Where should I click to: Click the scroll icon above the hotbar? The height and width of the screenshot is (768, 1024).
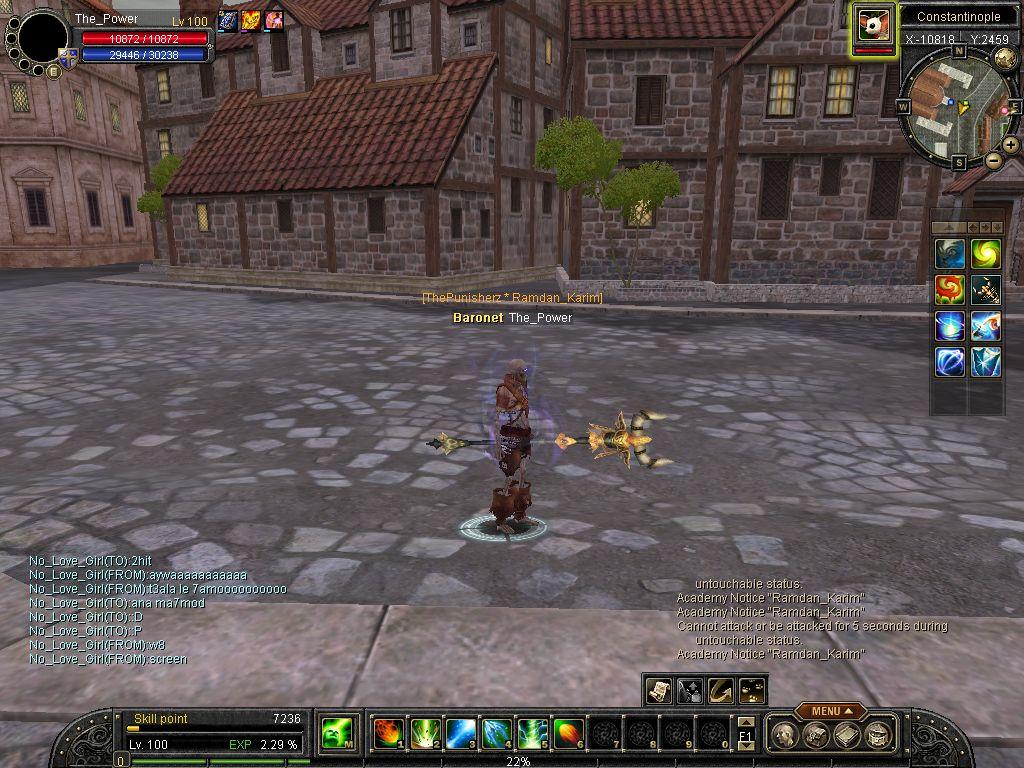point(658,689)
